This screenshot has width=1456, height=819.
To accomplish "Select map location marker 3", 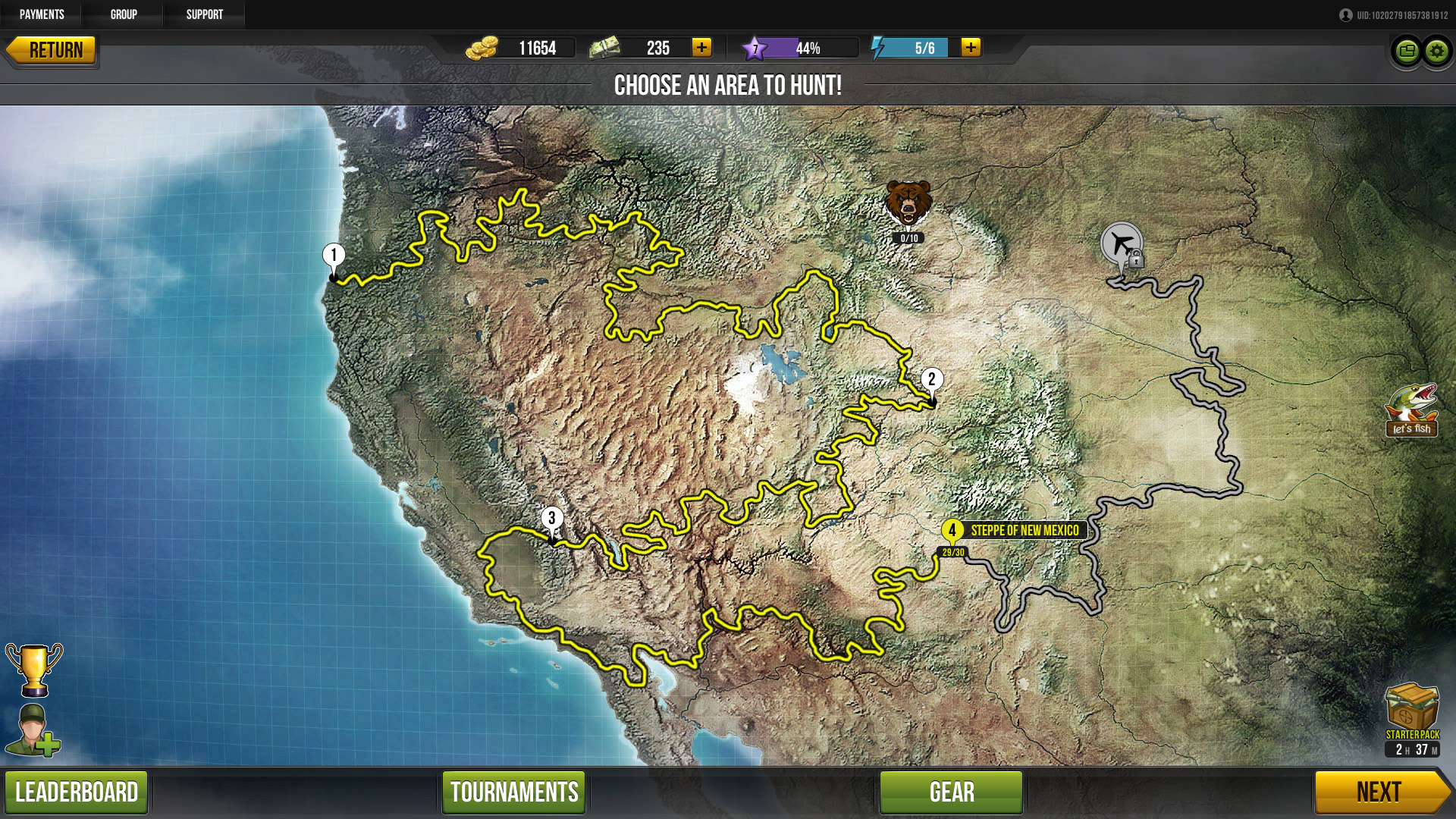I will pyautogui.click(x=552, y=519).
